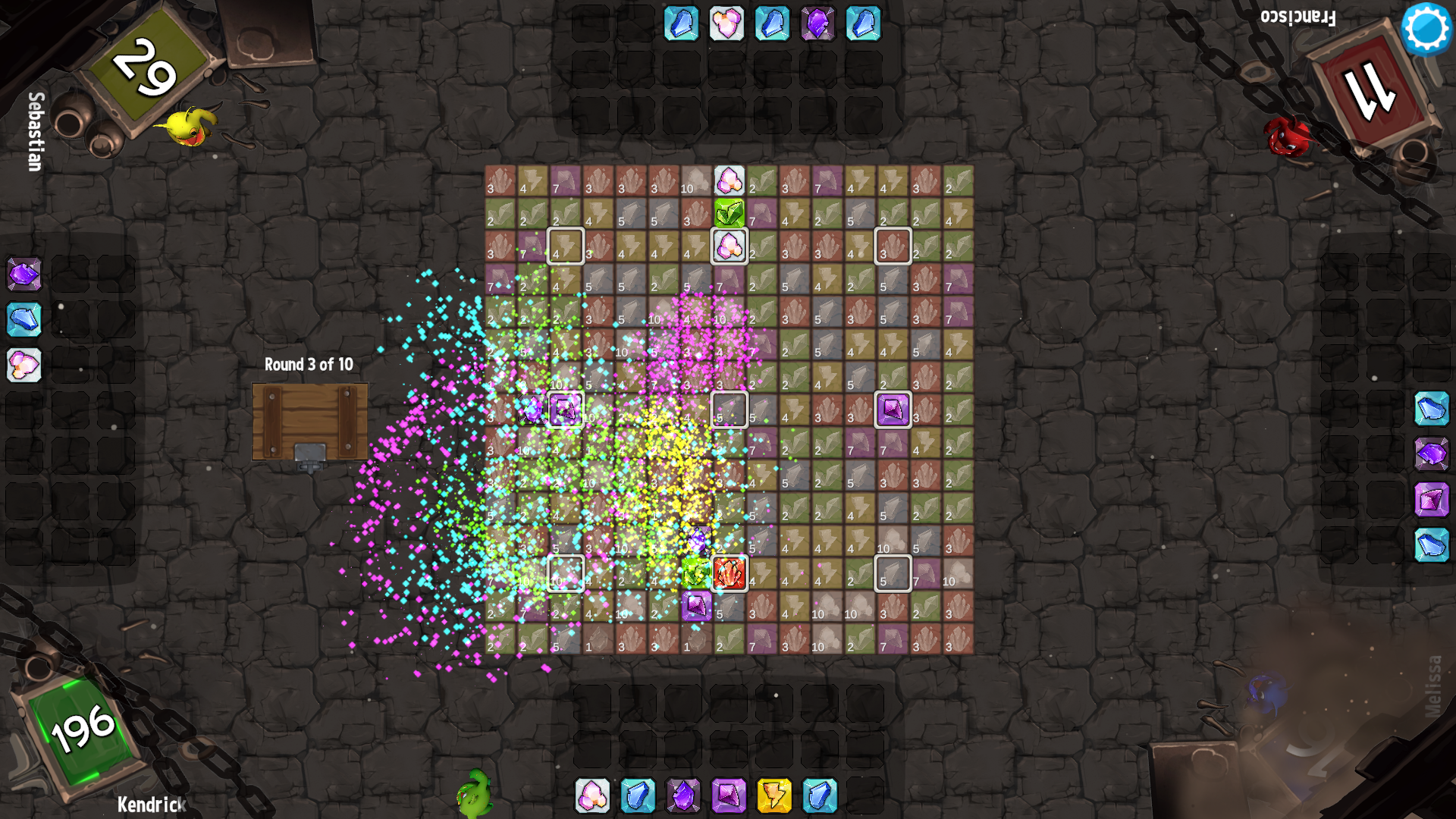Select the blue crystal in Sebastian's hand
Image resolution: width=1456 pixels, height=819 pixels.
click(24, 319)
